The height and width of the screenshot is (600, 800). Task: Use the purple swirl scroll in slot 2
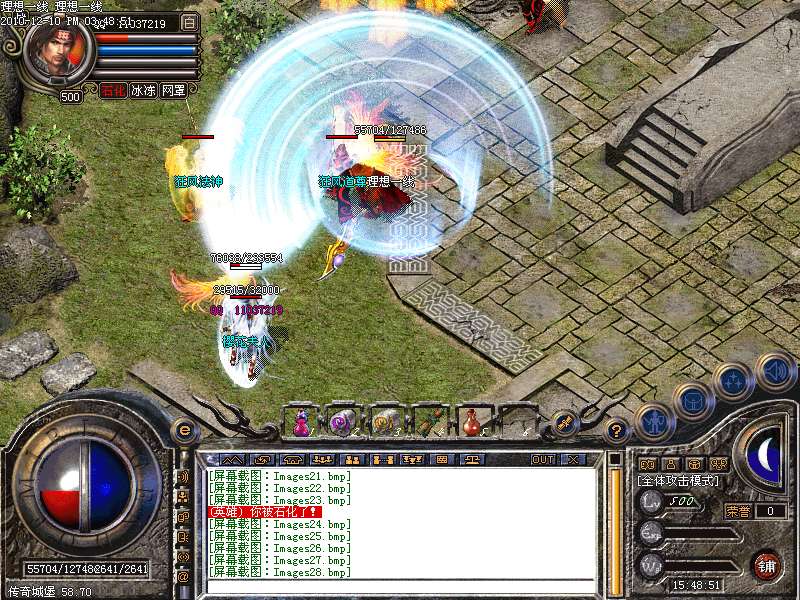coord(342,422)
